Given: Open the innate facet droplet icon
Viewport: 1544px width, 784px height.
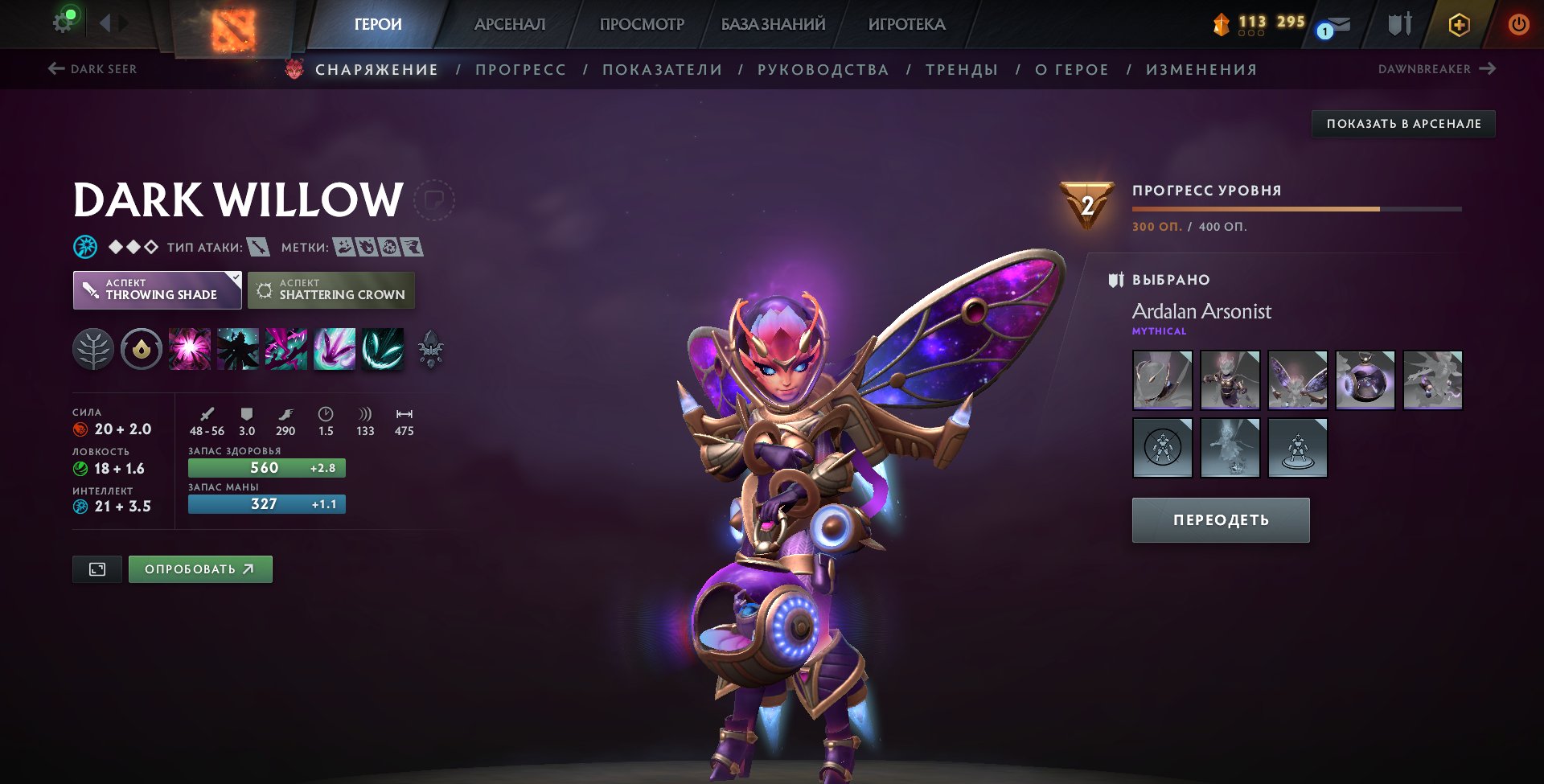Looking at the screenshot, I should pyautogui.click(x=142, y=349).
